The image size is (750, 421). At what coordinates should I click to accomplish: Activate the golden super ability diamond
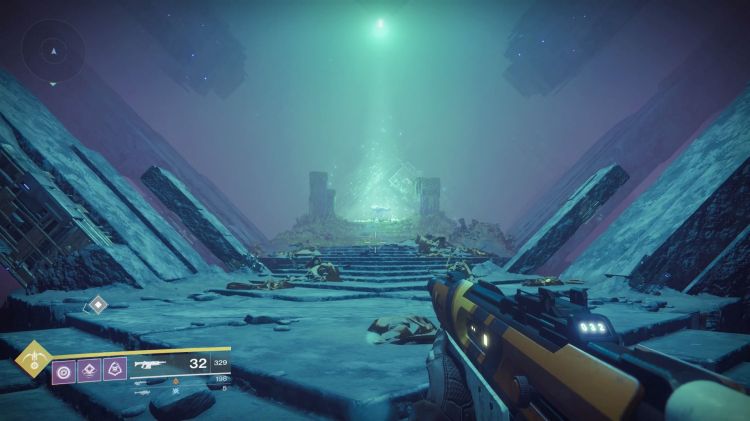(x=34, y=355)
